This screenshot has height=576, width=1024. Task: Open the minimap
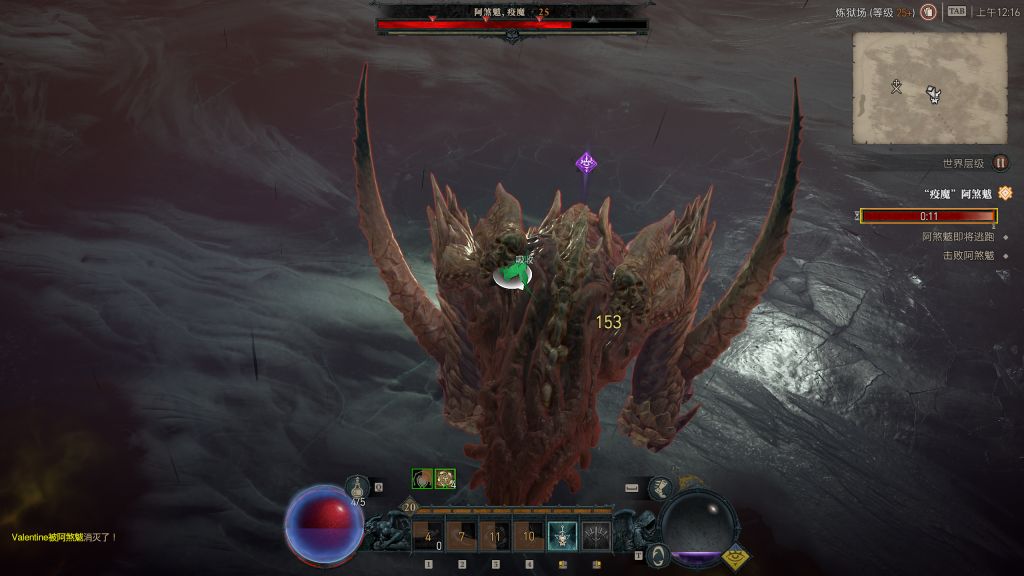click(x=929, y=87)
